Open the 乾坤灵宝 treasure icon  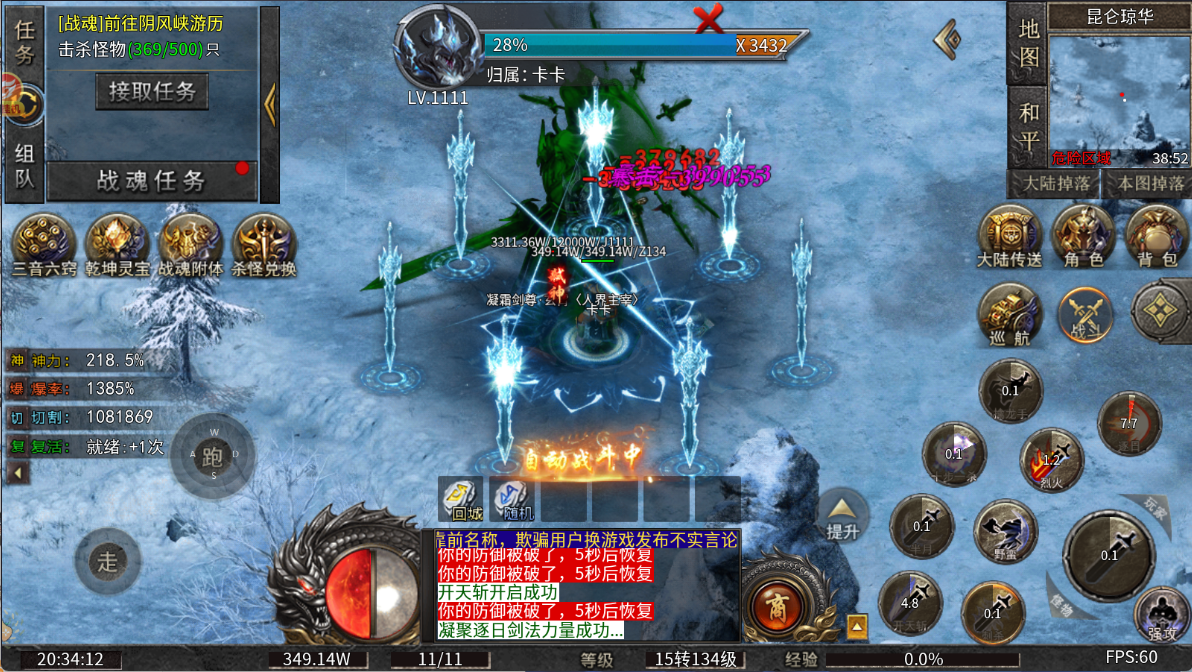(x=117, y=240)
